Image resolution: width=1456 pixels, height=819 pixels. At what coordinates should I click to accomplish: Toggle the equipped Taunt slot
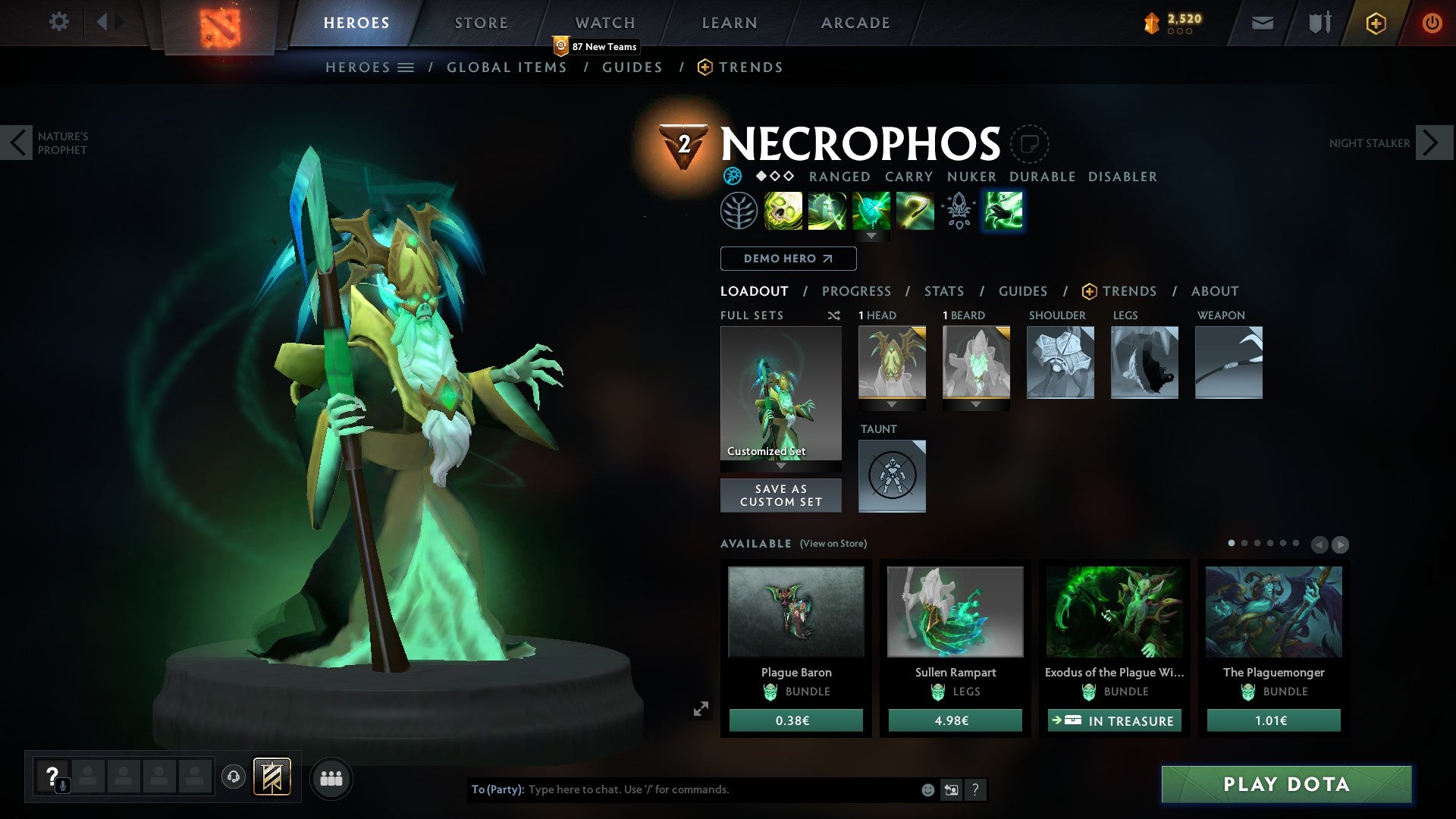tap(892, 475)
